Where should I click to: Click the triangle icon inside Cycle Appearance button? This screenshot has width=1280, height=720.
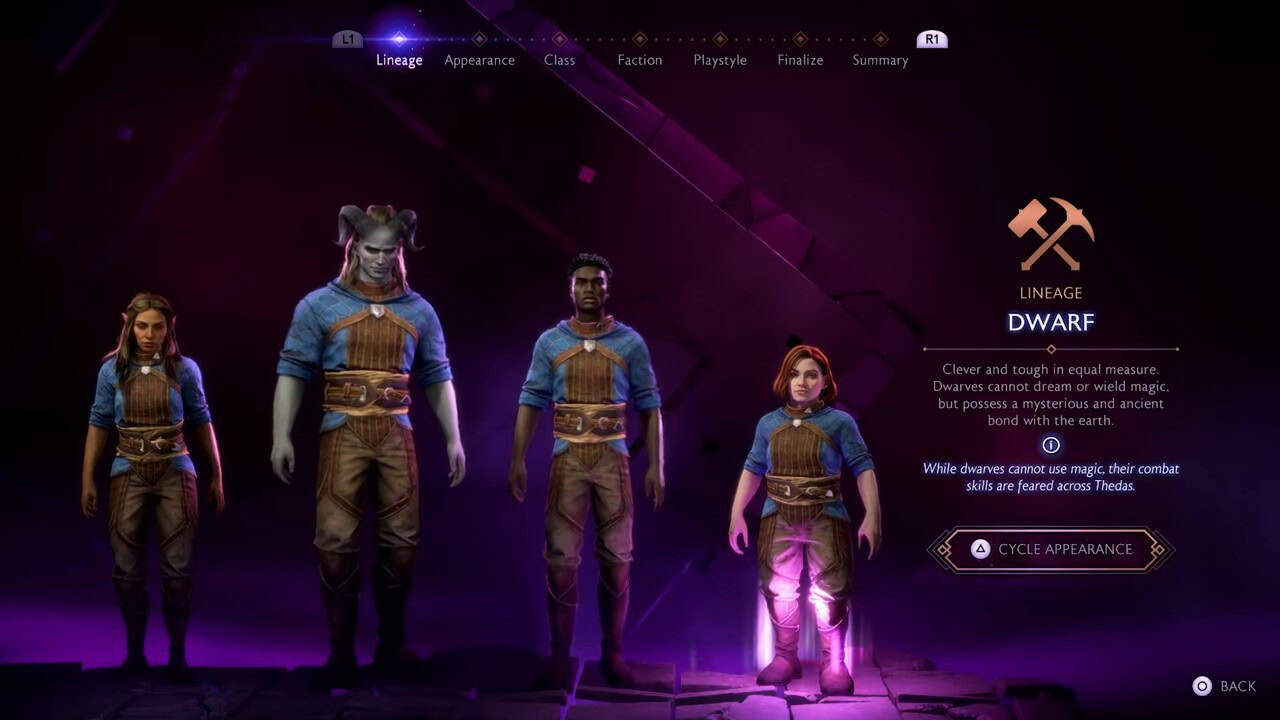(980, 548)
